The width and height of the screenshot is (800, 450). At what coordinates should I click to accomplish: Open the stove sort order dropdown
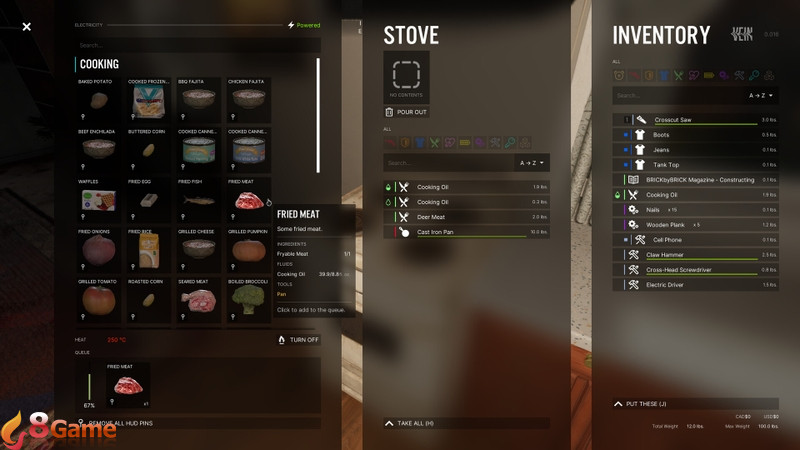(x=531, y=162)
